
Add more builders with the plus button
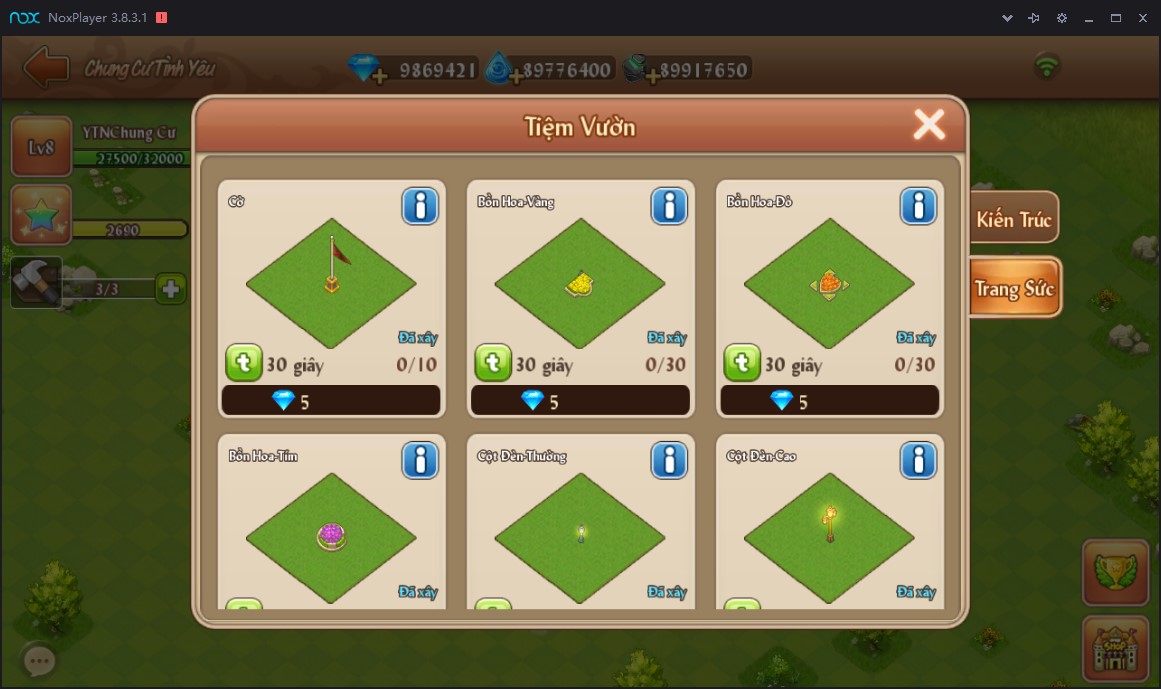pos(171,289)
